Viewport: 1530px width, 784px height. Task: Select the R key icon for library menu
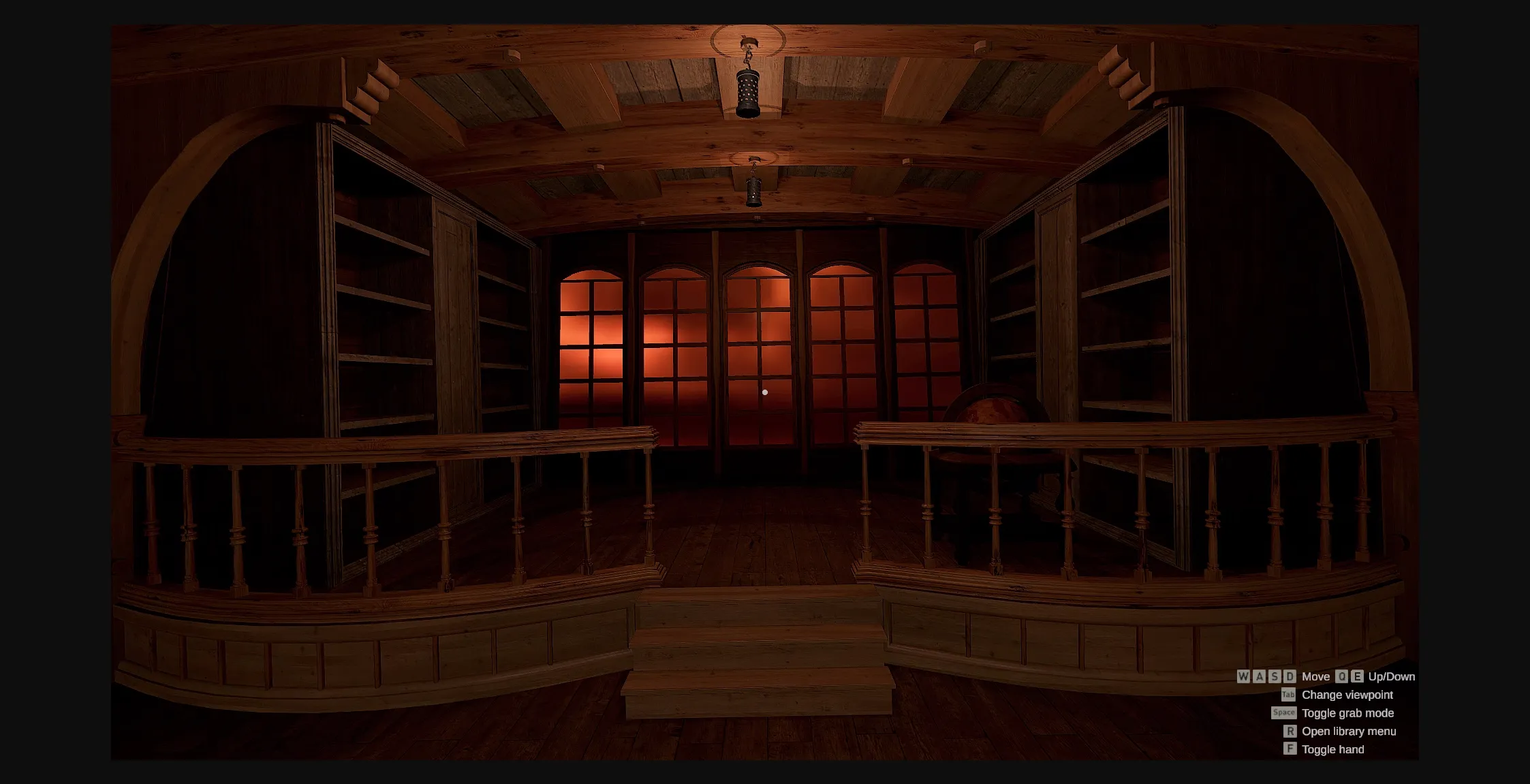[1290, 732]
